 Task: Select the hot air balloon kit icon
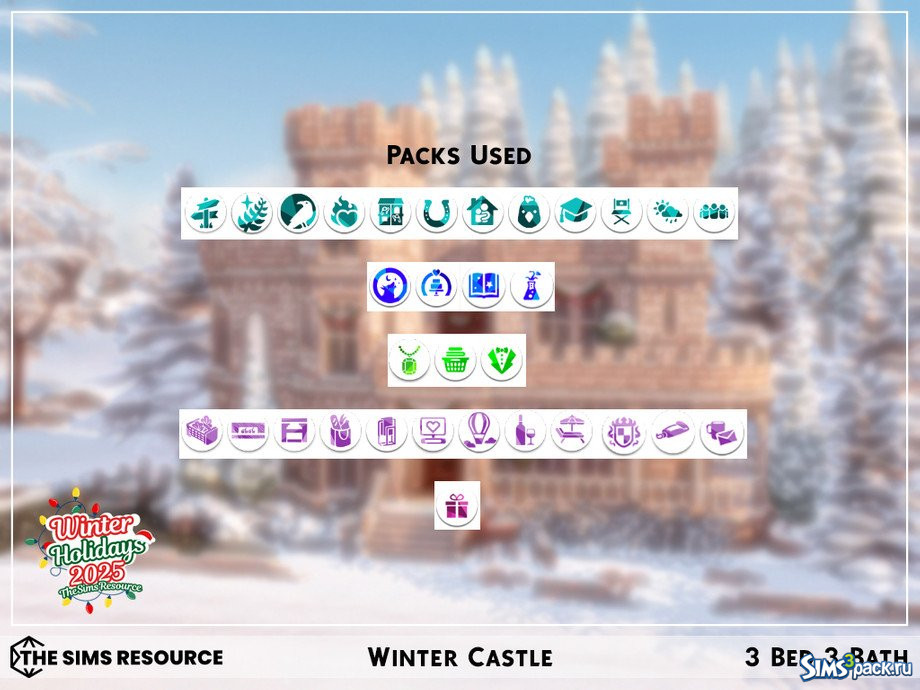(479, 433)
